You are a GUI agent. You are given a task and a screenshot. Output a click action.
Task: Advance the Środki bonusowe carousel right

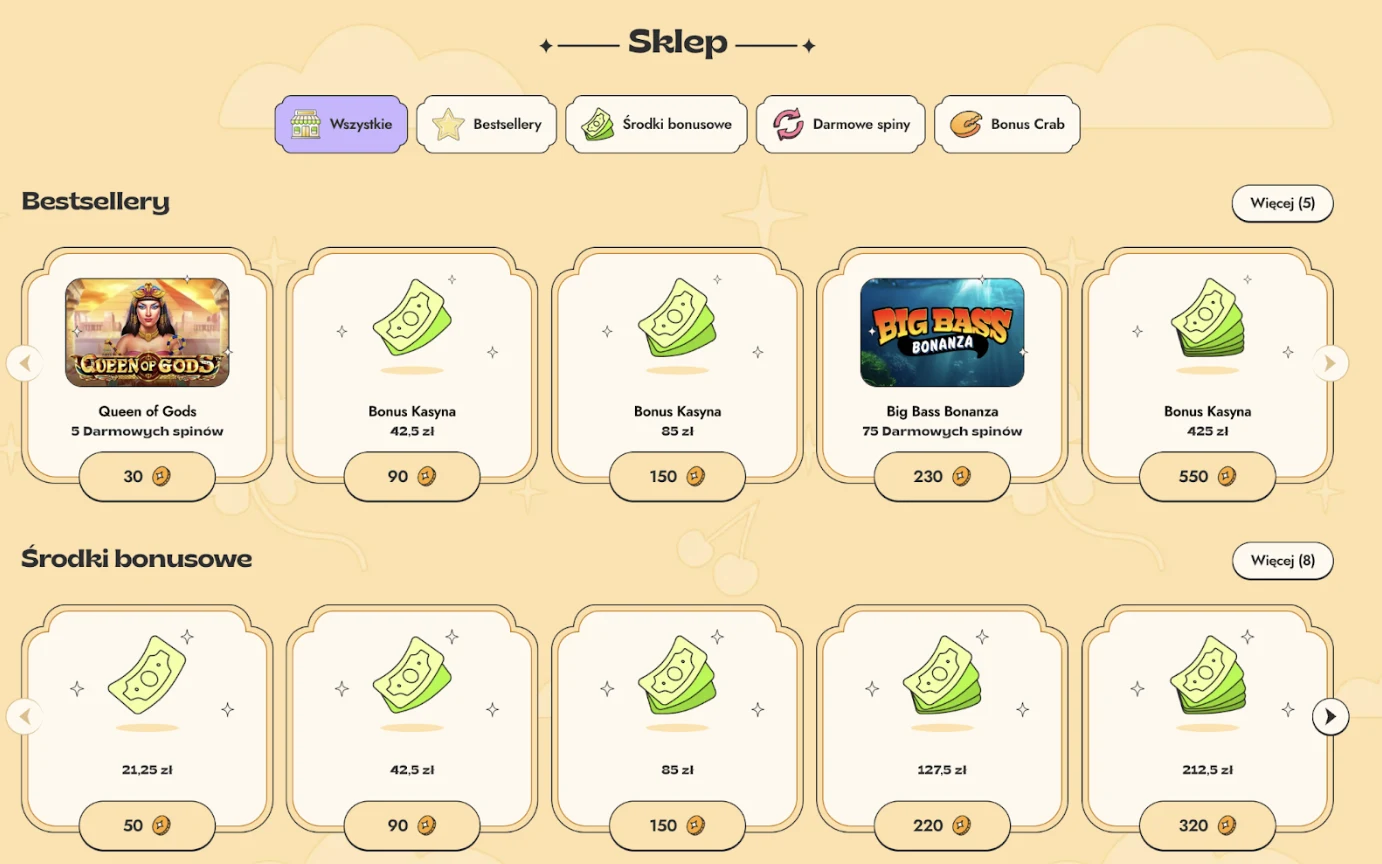[x=1330, y=716]
